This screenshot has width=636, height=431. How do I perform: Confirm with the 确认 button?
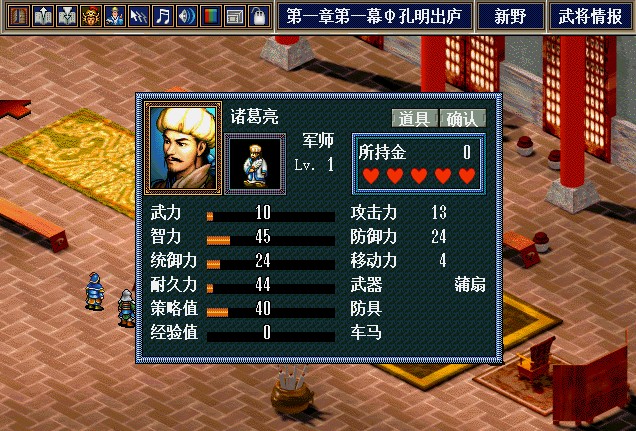(462, 118)
